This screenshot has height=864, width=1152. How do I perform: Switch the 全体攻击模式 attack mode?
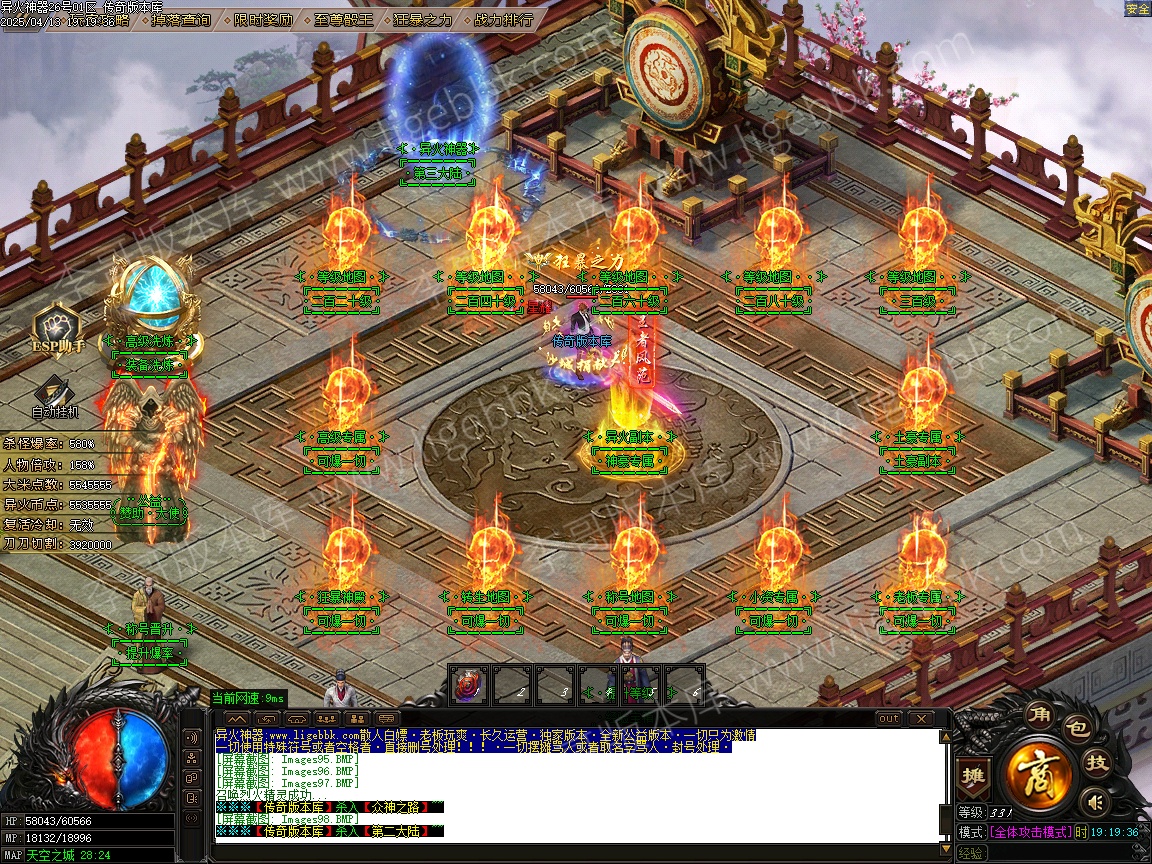(1030, 832)
